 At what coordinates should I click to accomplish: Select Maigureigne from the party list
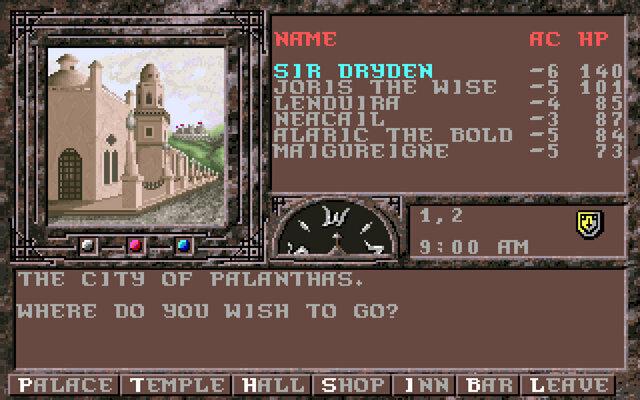pos(362,151)
